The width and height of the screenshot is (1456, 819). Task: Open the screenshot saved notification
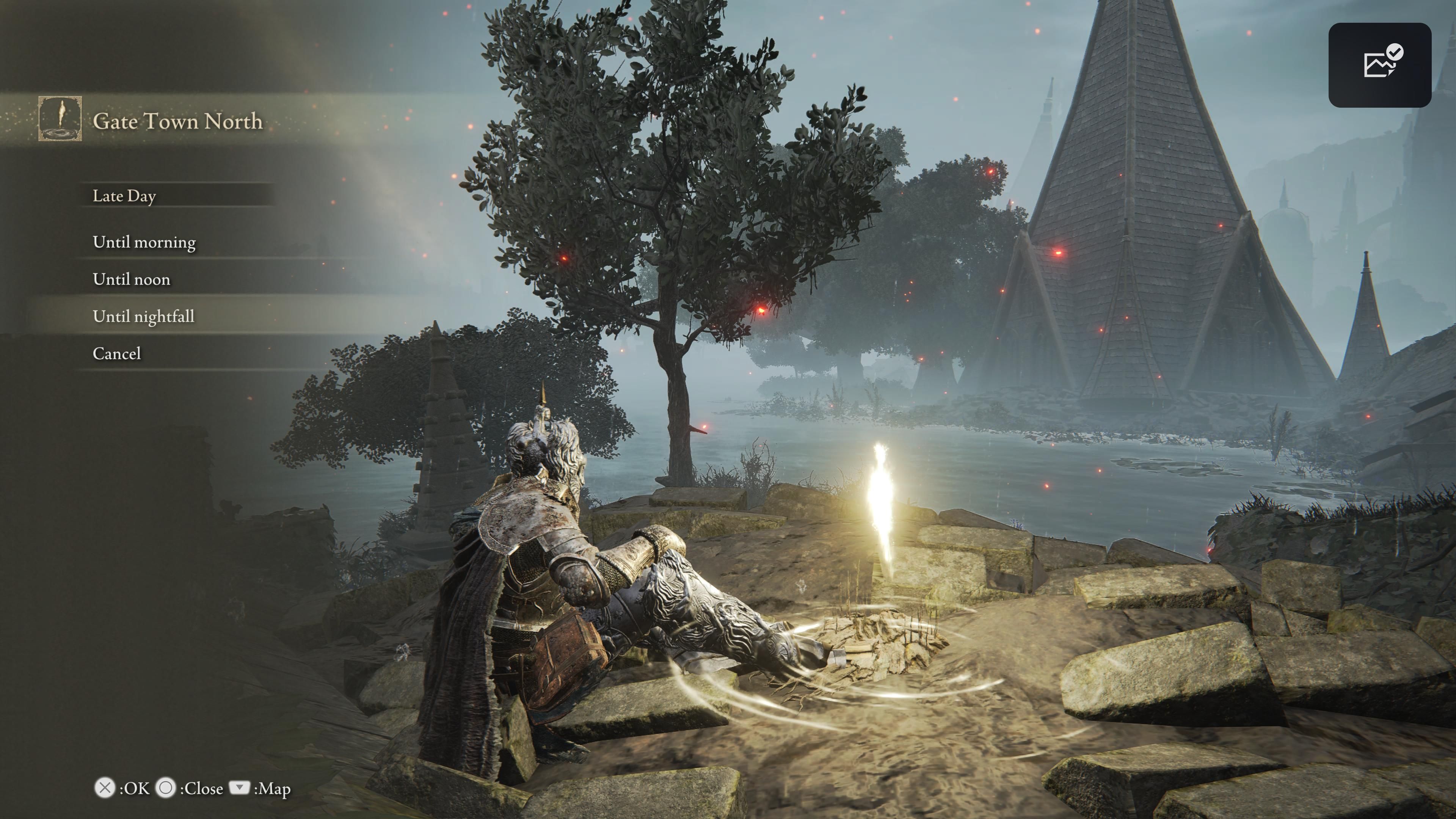pos(1379,65)
